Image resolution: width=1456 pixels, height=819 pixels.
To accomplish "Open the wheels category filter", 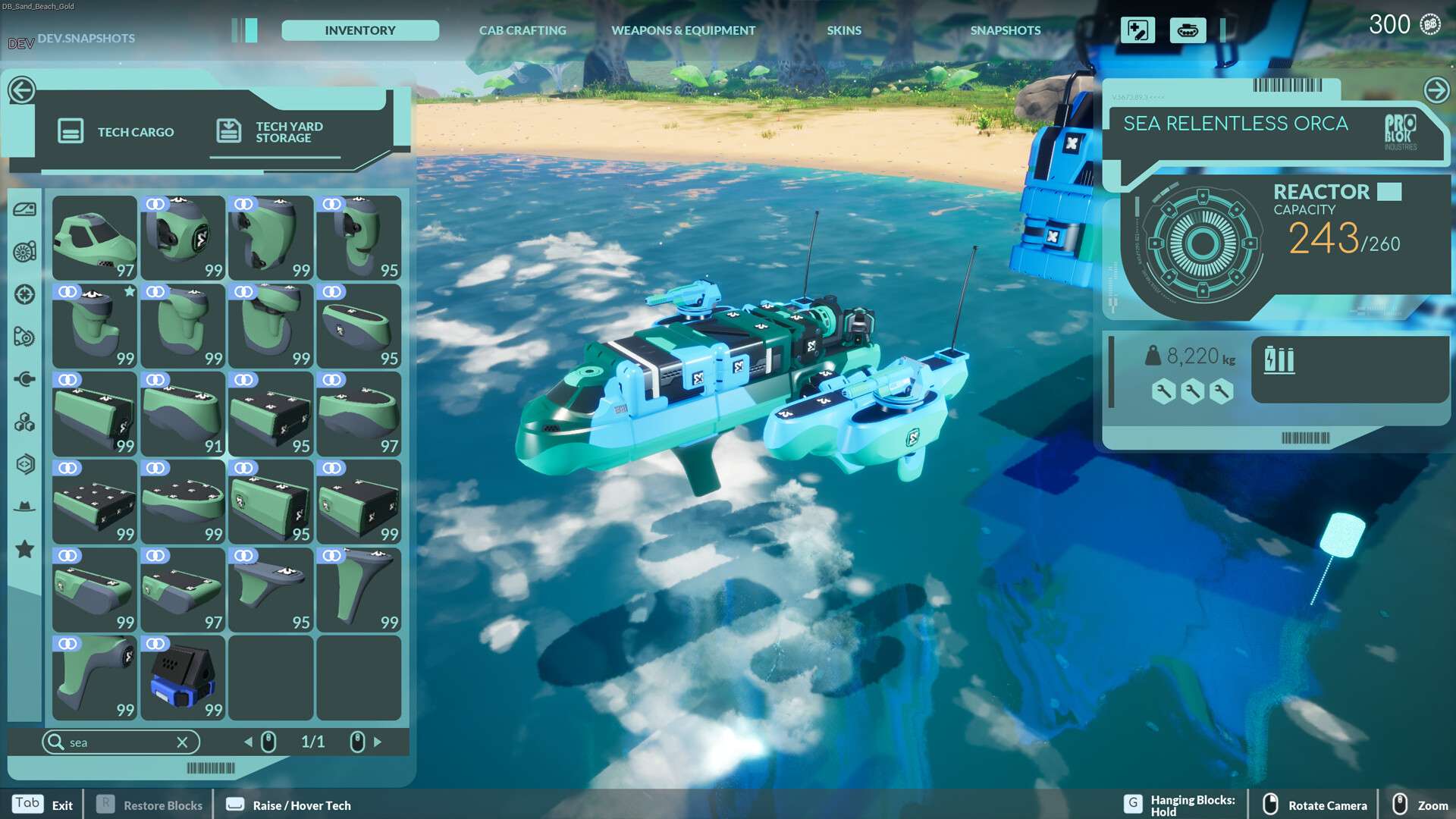I will 25,252.
